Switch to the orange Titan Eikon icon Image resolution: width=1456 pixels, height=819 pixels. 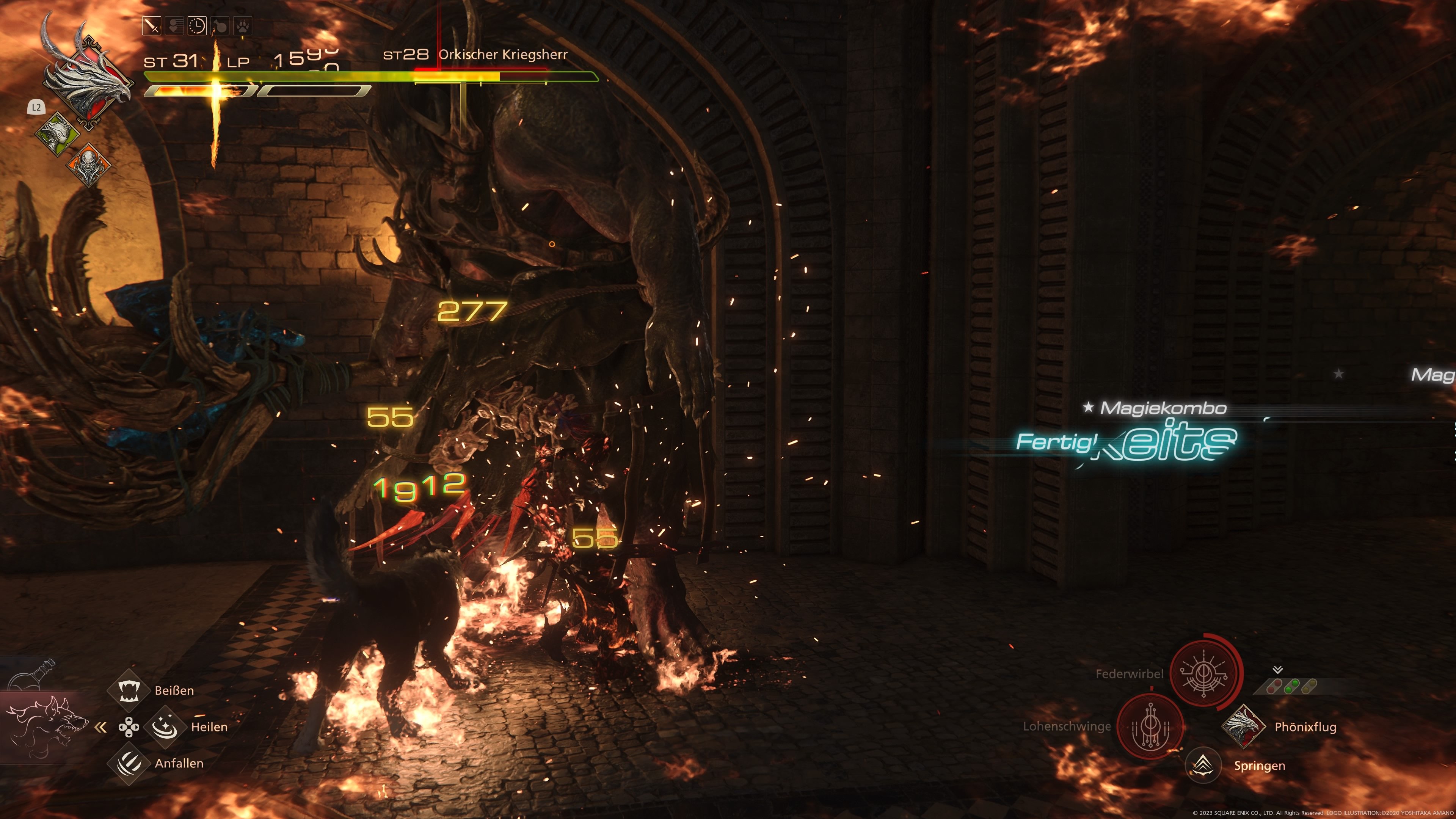pos(89,165)
